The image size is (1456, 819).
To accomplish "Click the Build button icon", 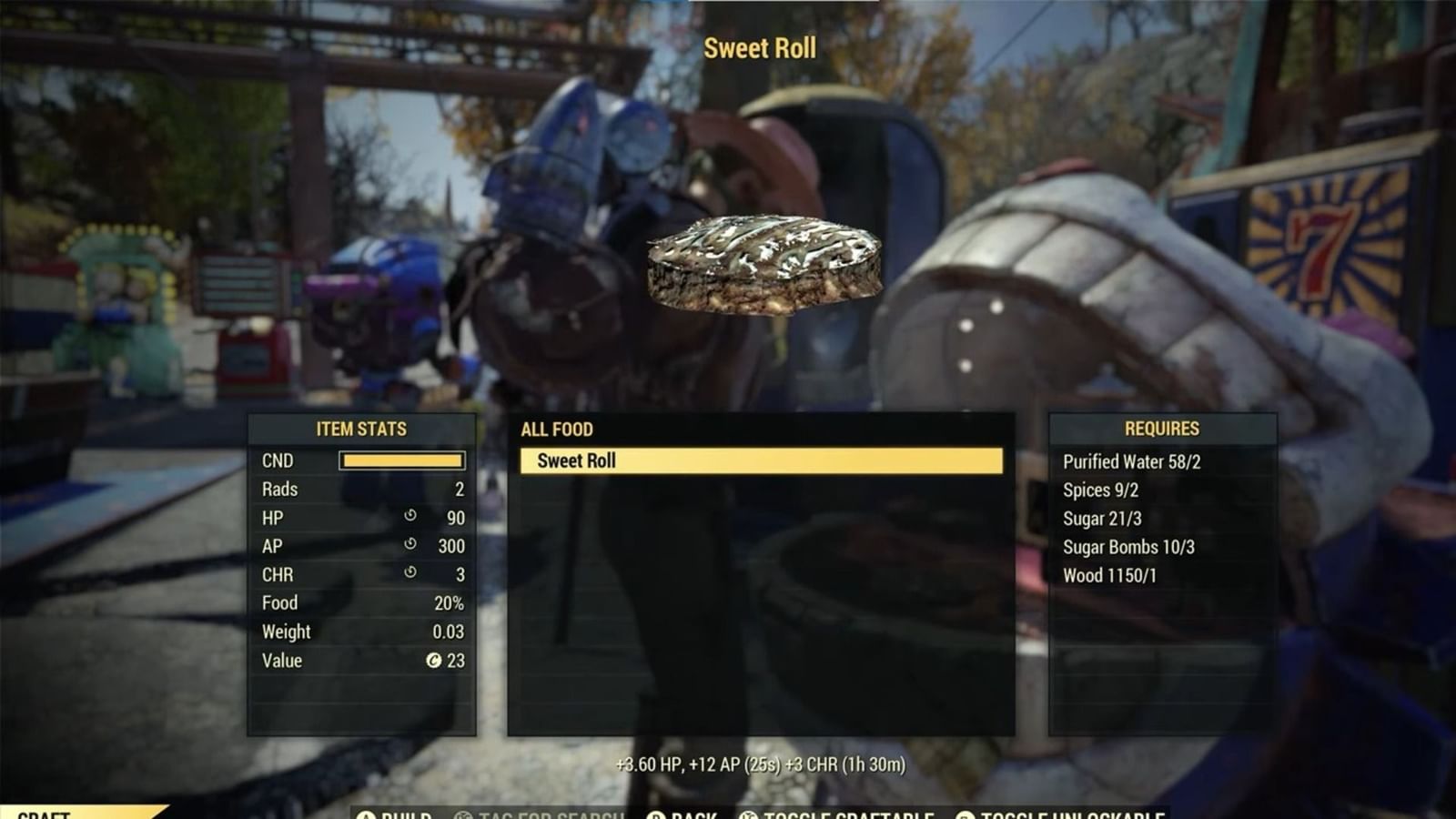I will click(364, 816).
